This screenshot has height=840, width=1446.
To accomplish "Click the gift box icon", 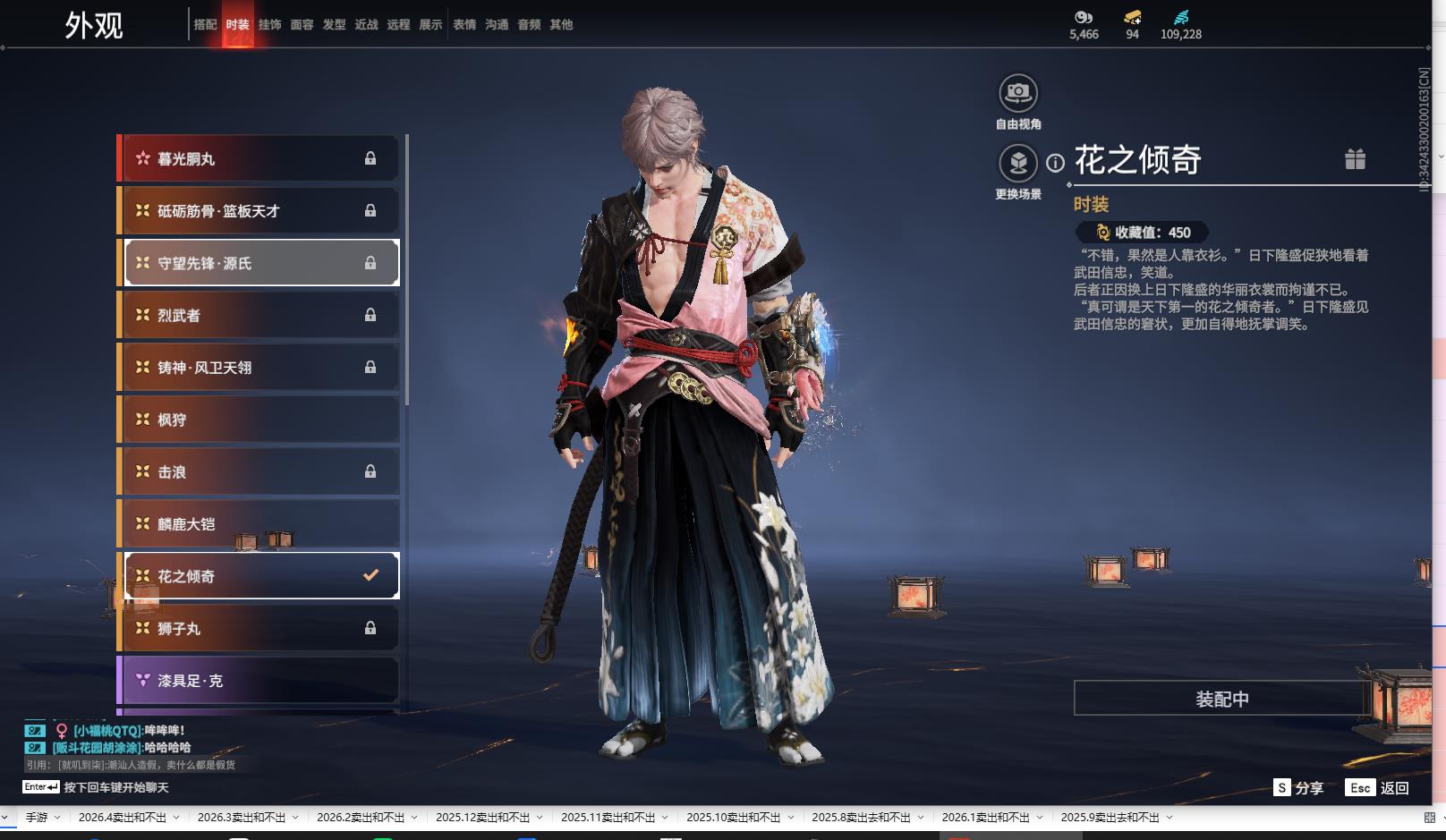I will [x=1355, y=159].
